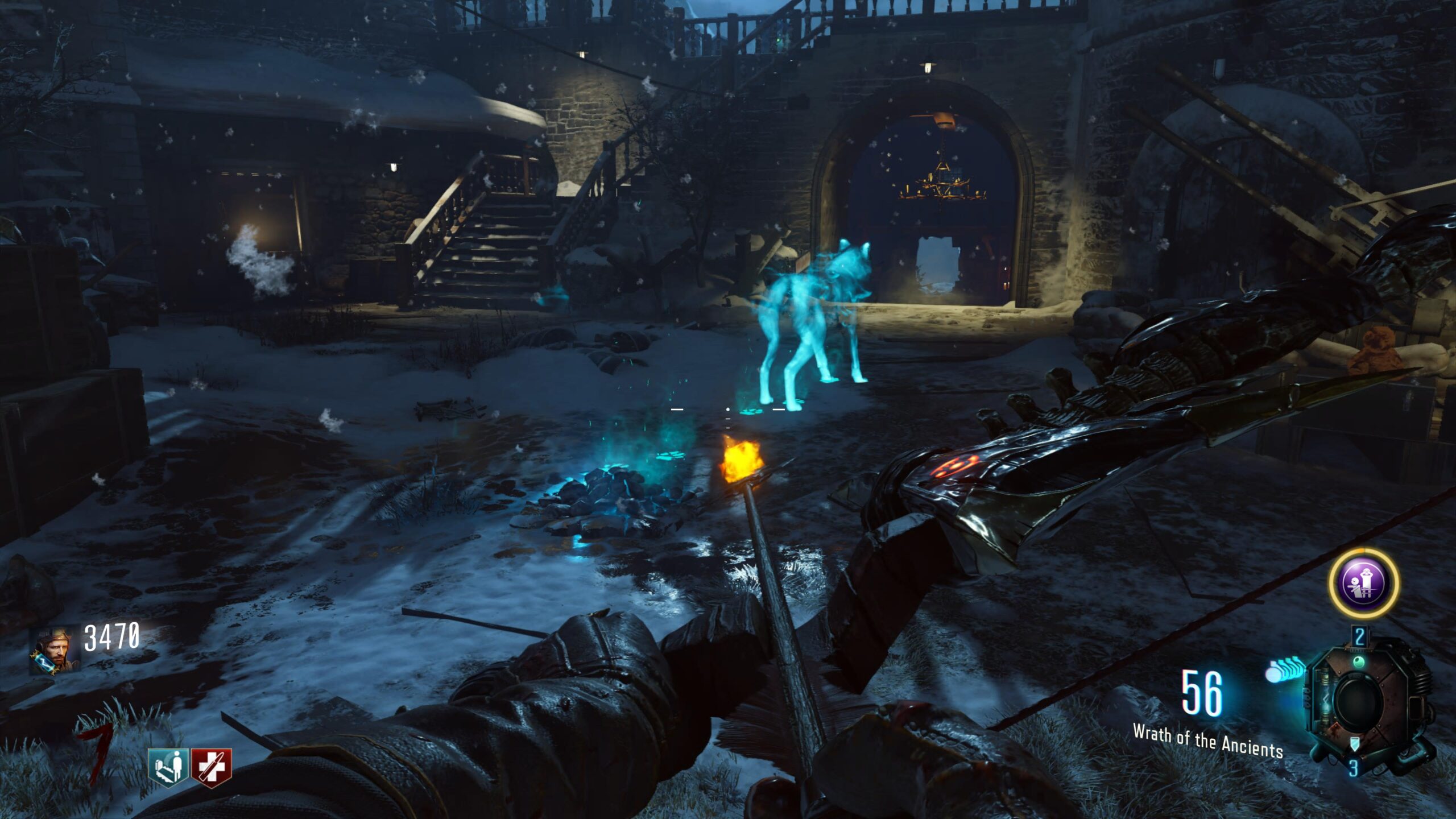The height and width of the screenshot is (819, 1456).
Task: Click the points total reading 3470
Action: [113, 636]
